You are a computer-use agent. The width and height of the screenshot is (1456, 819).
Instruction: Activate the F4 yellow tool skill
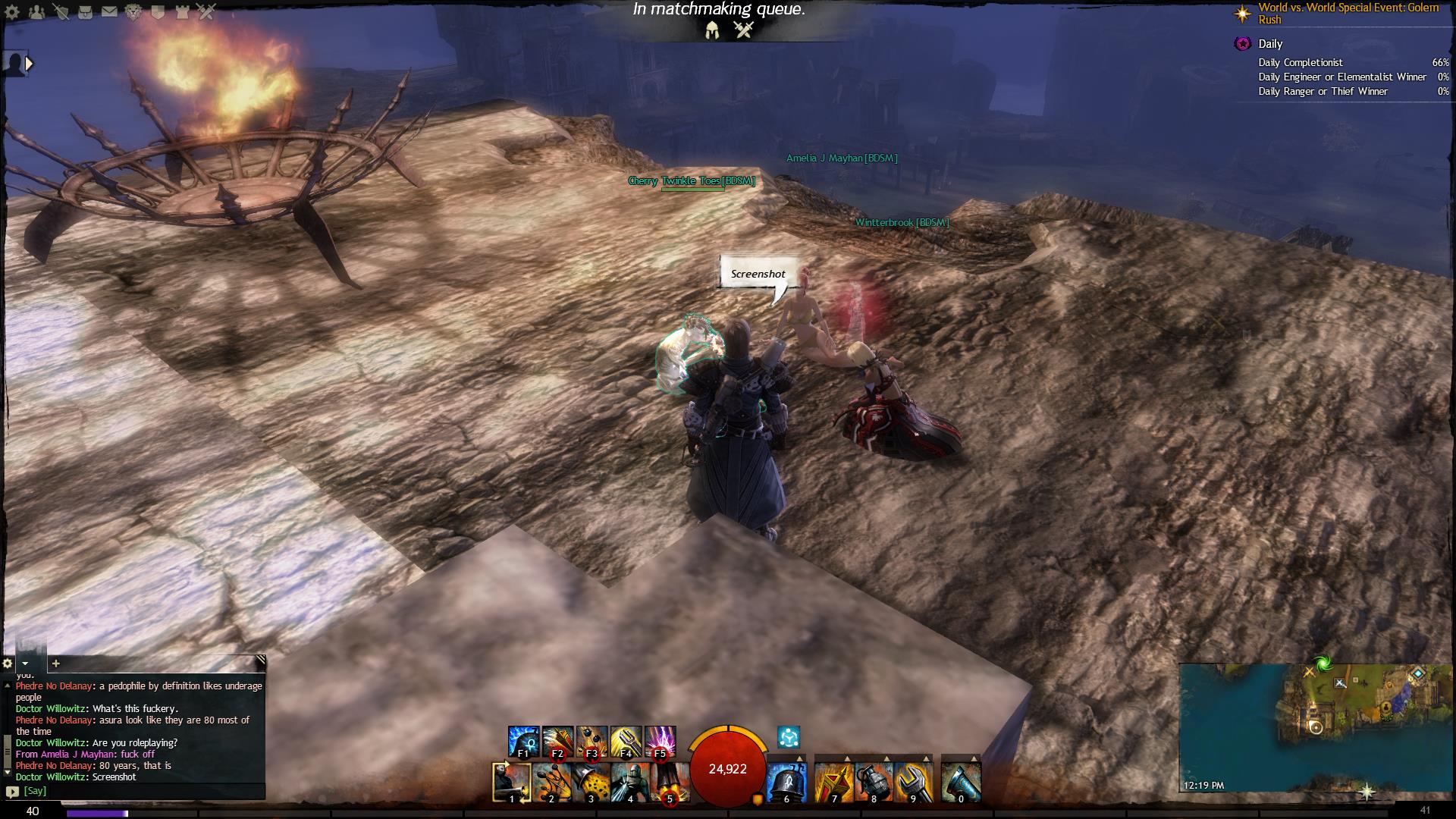(626, 741)
